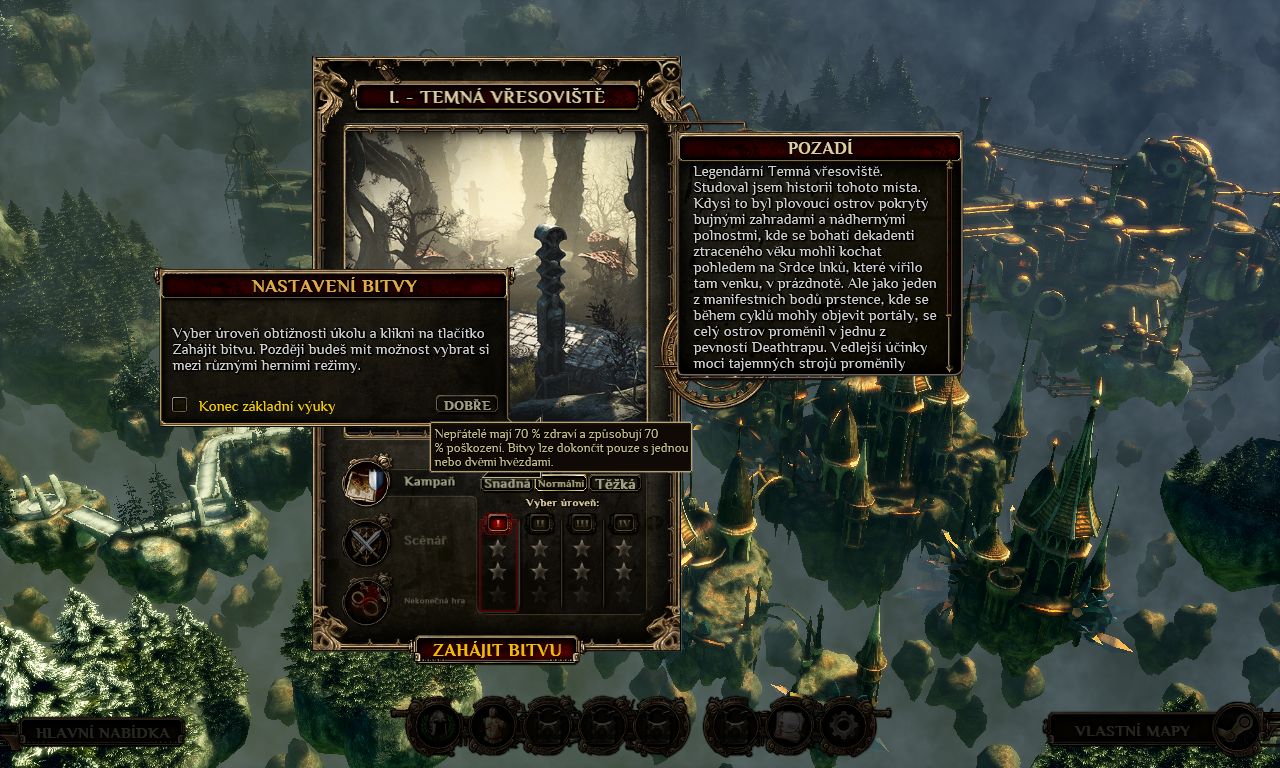The image size is (1280, 768).
Task: Select Normální difficulty
Action: click(x=561, y=484)
